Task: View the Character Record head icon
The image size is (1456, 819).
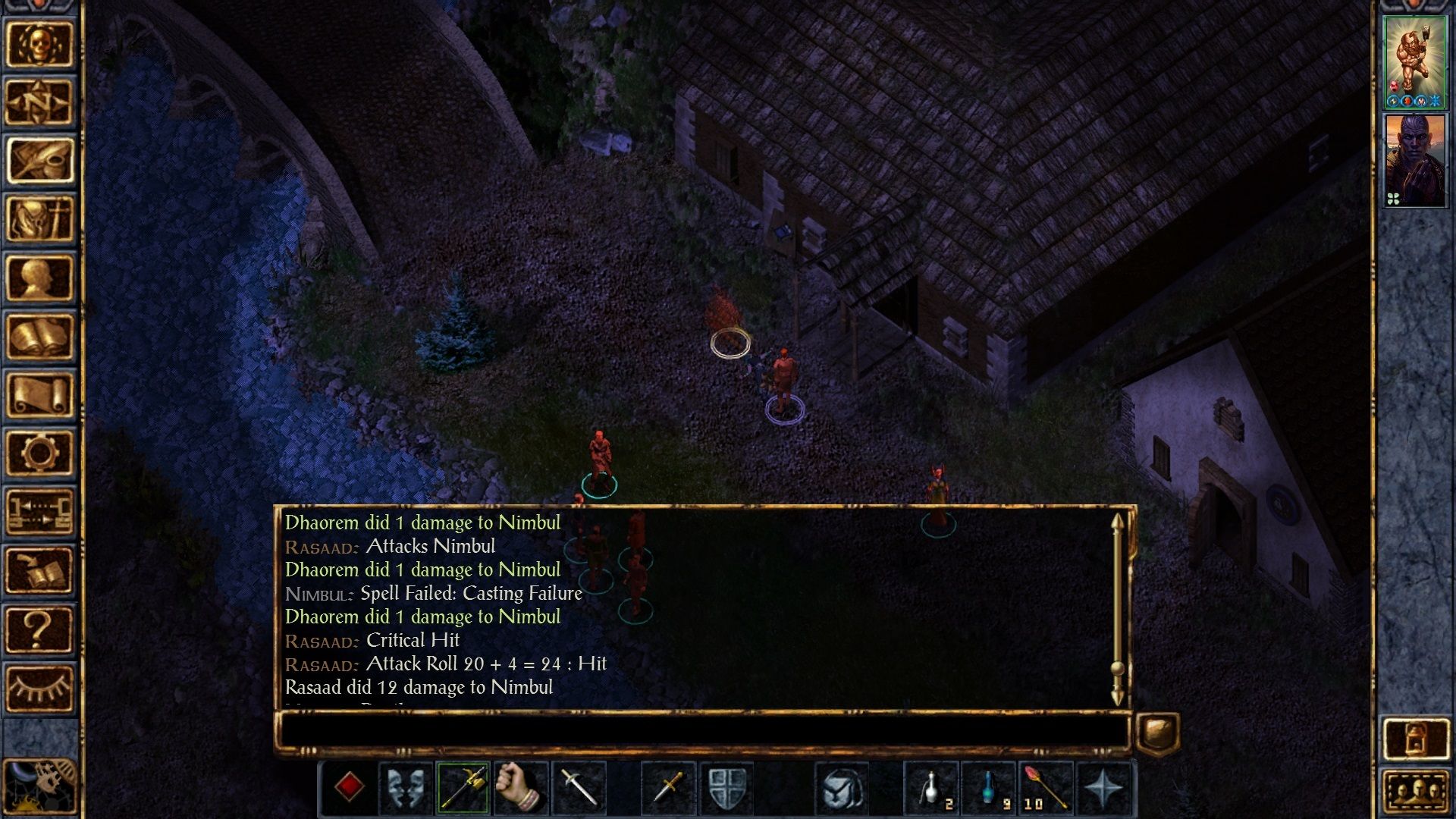Action: (x=42, y=269)
